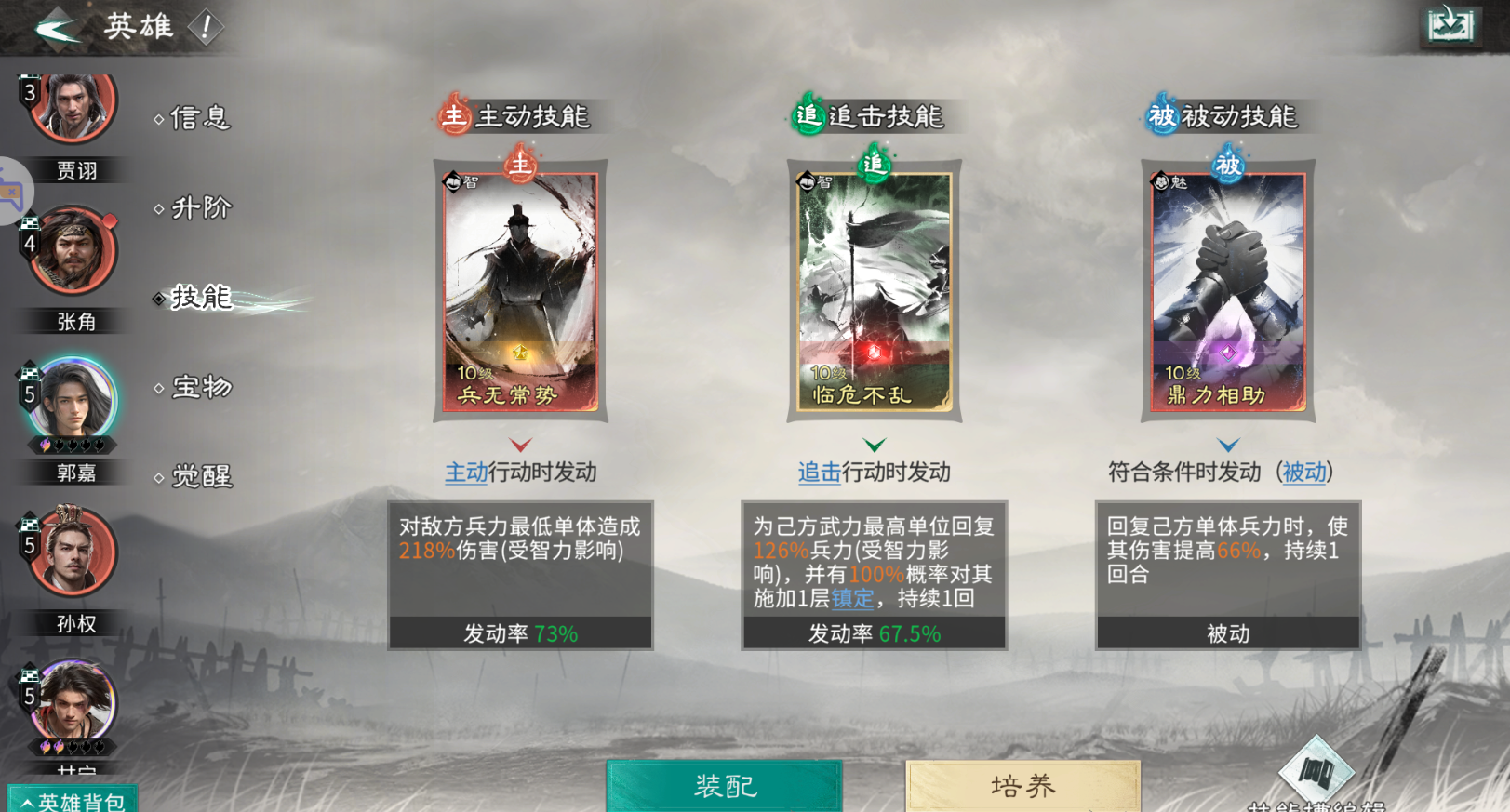Select Jia Xu's portrait at the top left

(x=73, y=110)
